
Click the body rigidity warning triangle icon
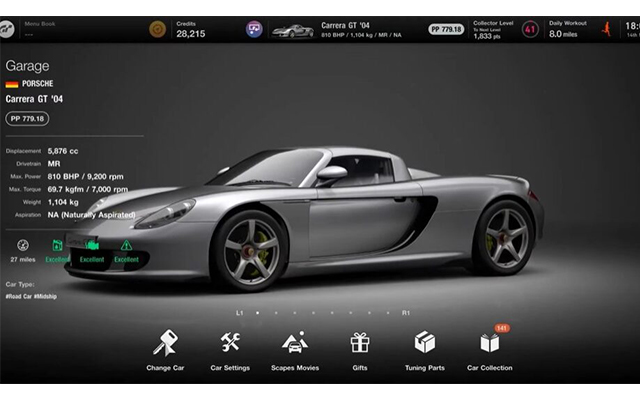(x=126, y=245)
